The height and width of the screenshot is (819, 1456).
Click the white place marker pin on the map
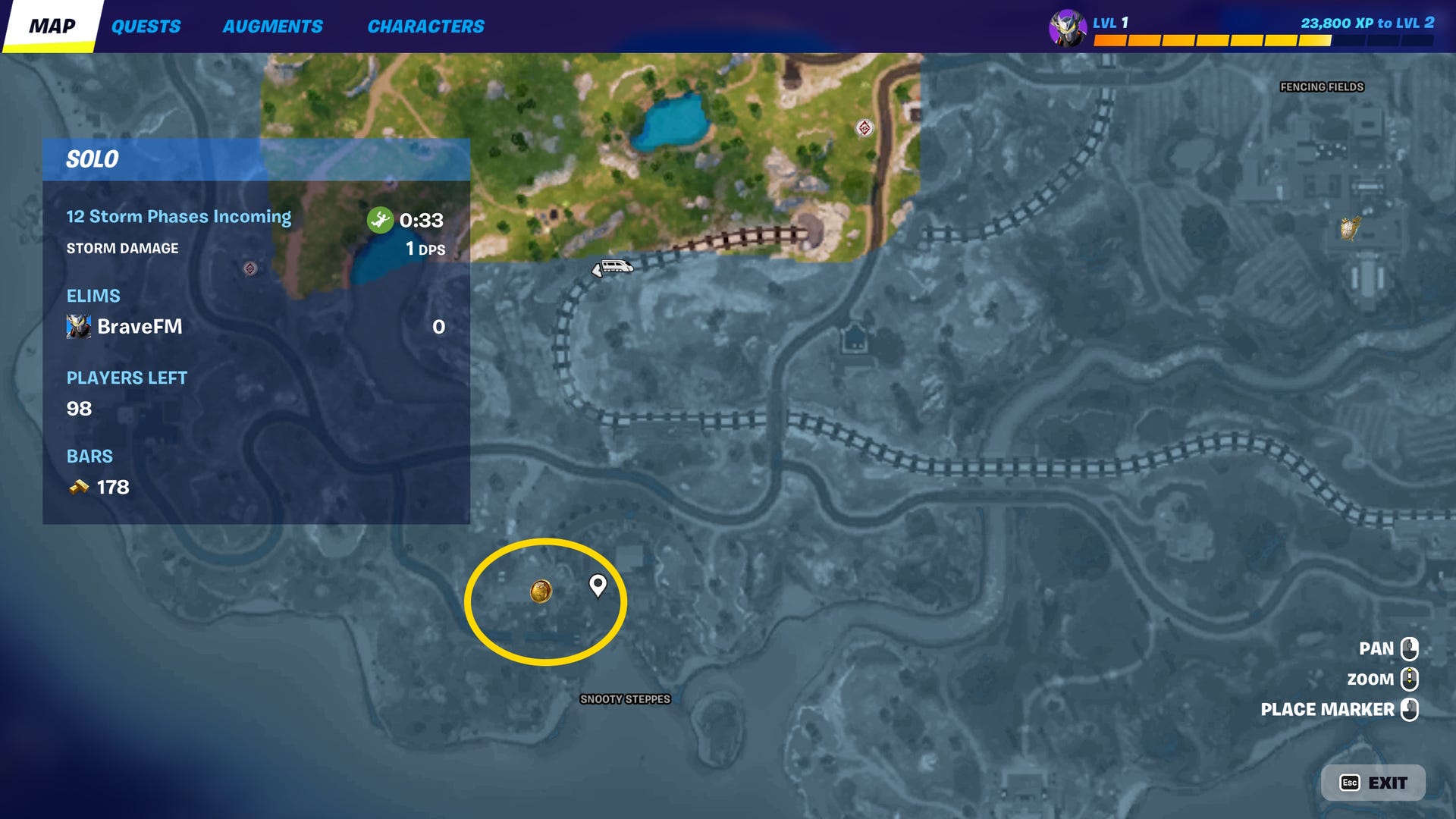pyautogui.click(x=597, y=585)
